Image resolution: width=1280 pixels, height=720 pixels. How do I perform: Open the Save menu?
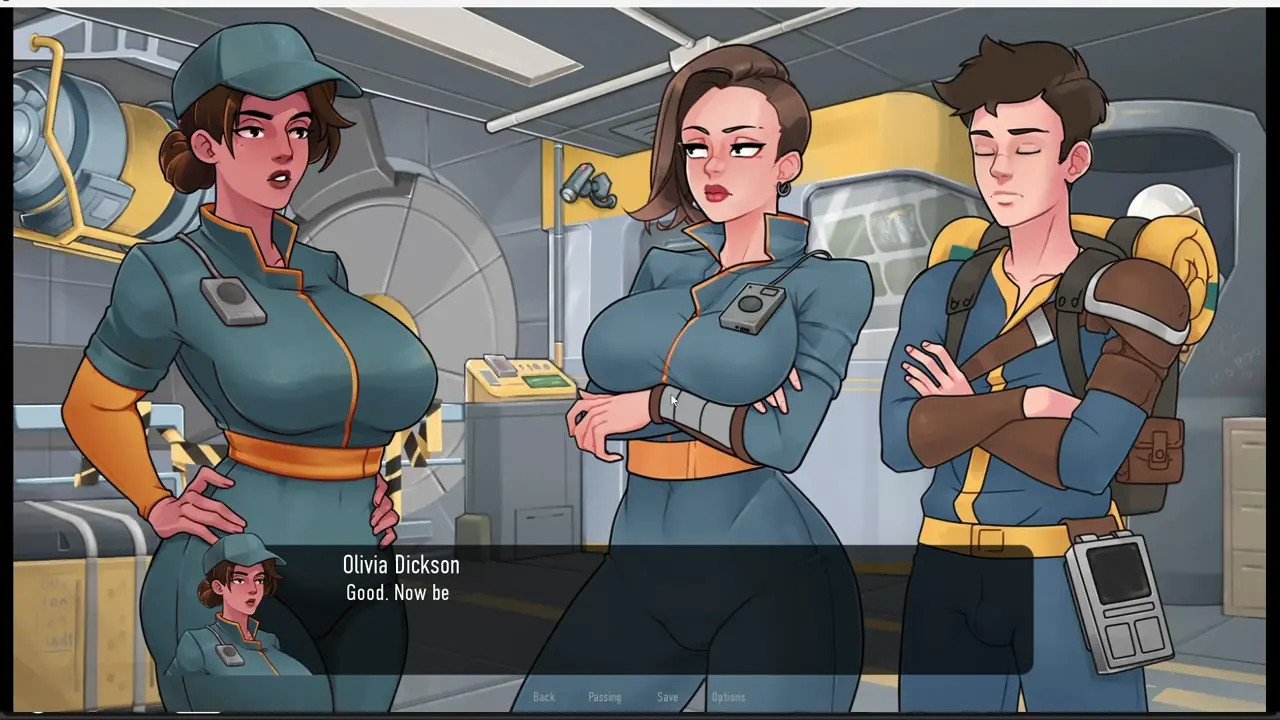pyautogui.click(x=667, y=697)
